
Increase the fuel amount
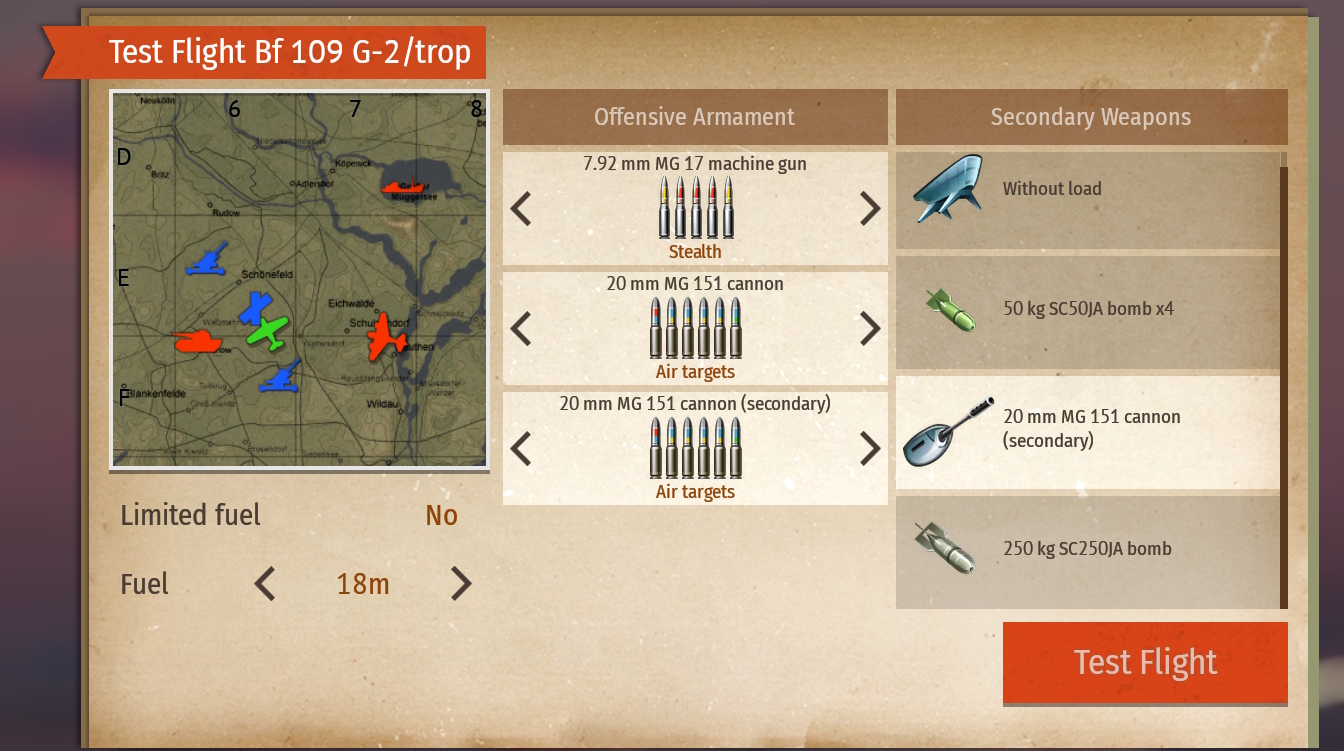[460, 583]
